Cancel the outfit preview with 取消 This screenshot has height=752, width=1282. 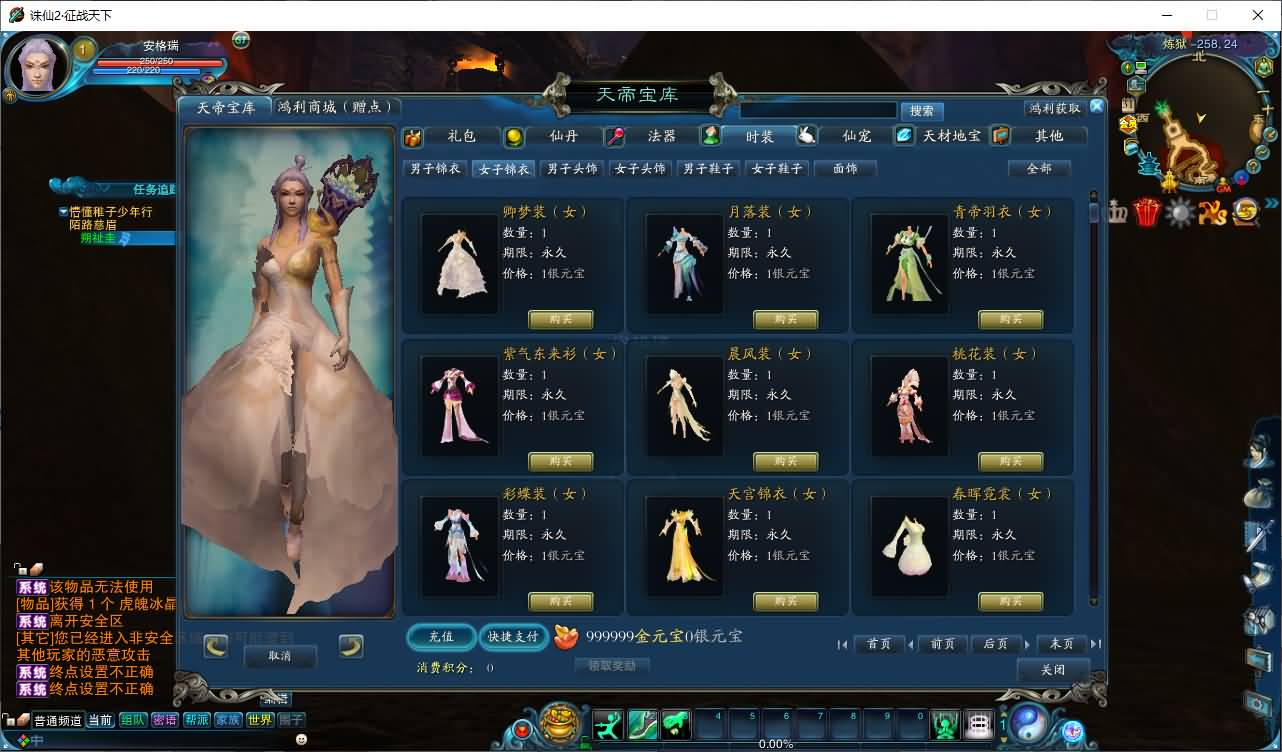[x=280, y=656]
